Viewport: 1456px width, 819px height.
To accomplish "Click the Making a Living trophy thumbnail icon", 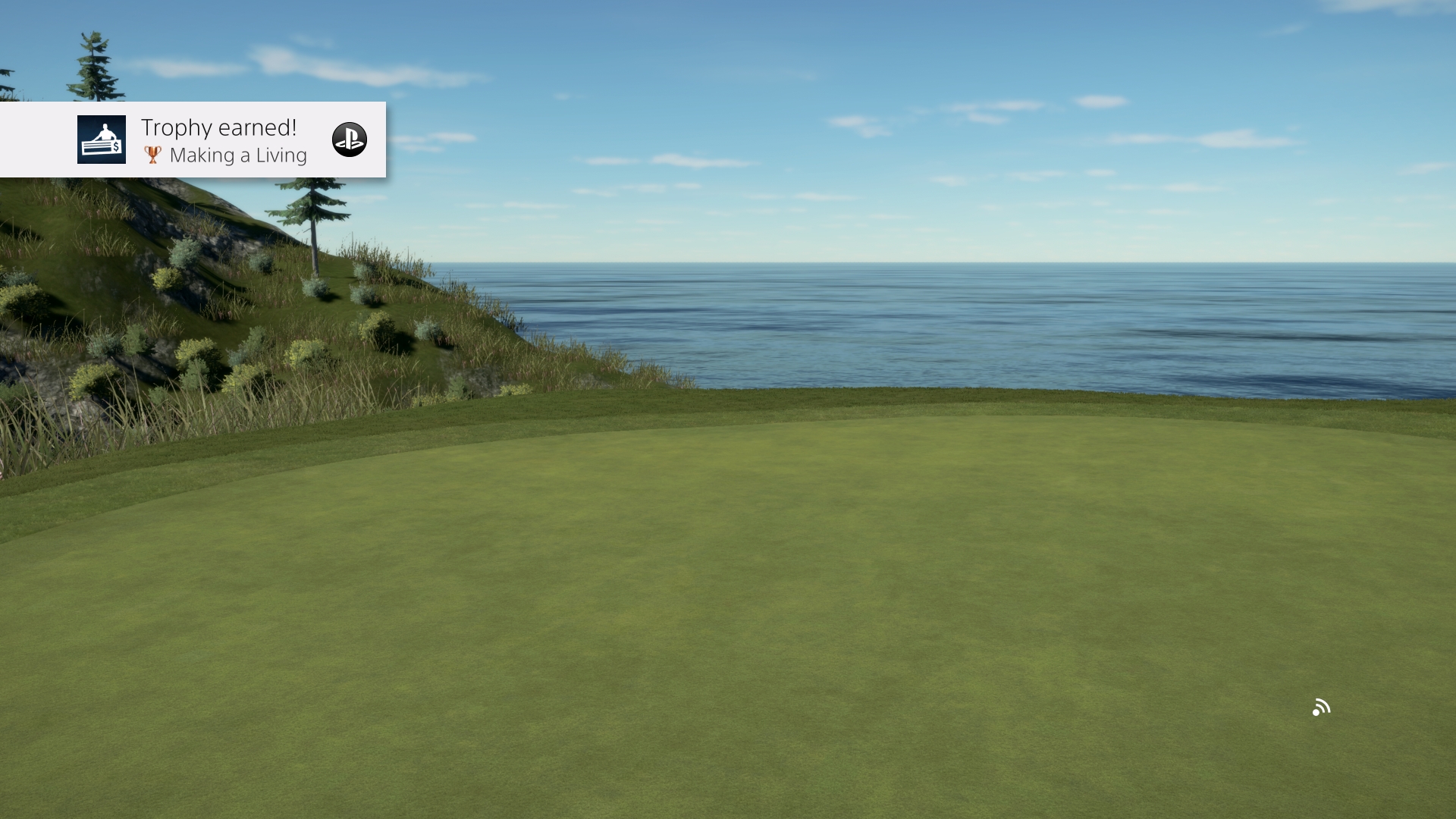I will [102, 140].
